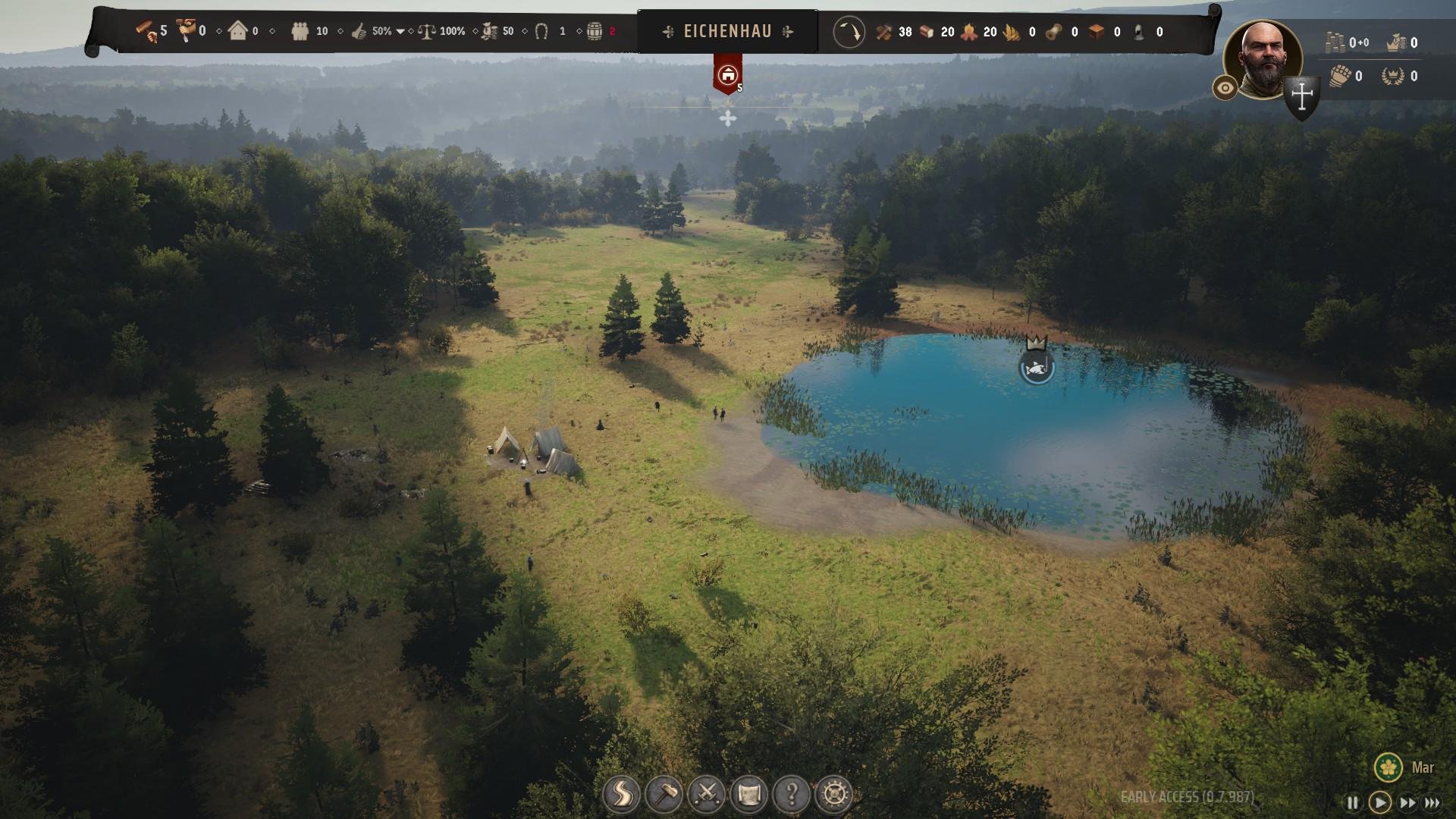Open the question mark help menu

(x=792, y=794)
